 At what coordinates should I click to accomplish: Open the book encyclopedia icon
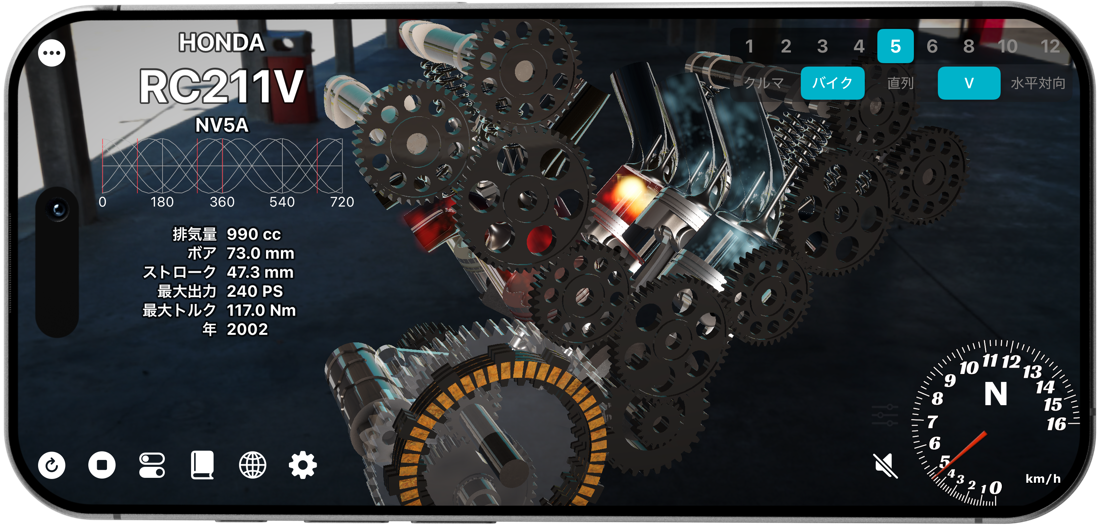coord(203,464)
